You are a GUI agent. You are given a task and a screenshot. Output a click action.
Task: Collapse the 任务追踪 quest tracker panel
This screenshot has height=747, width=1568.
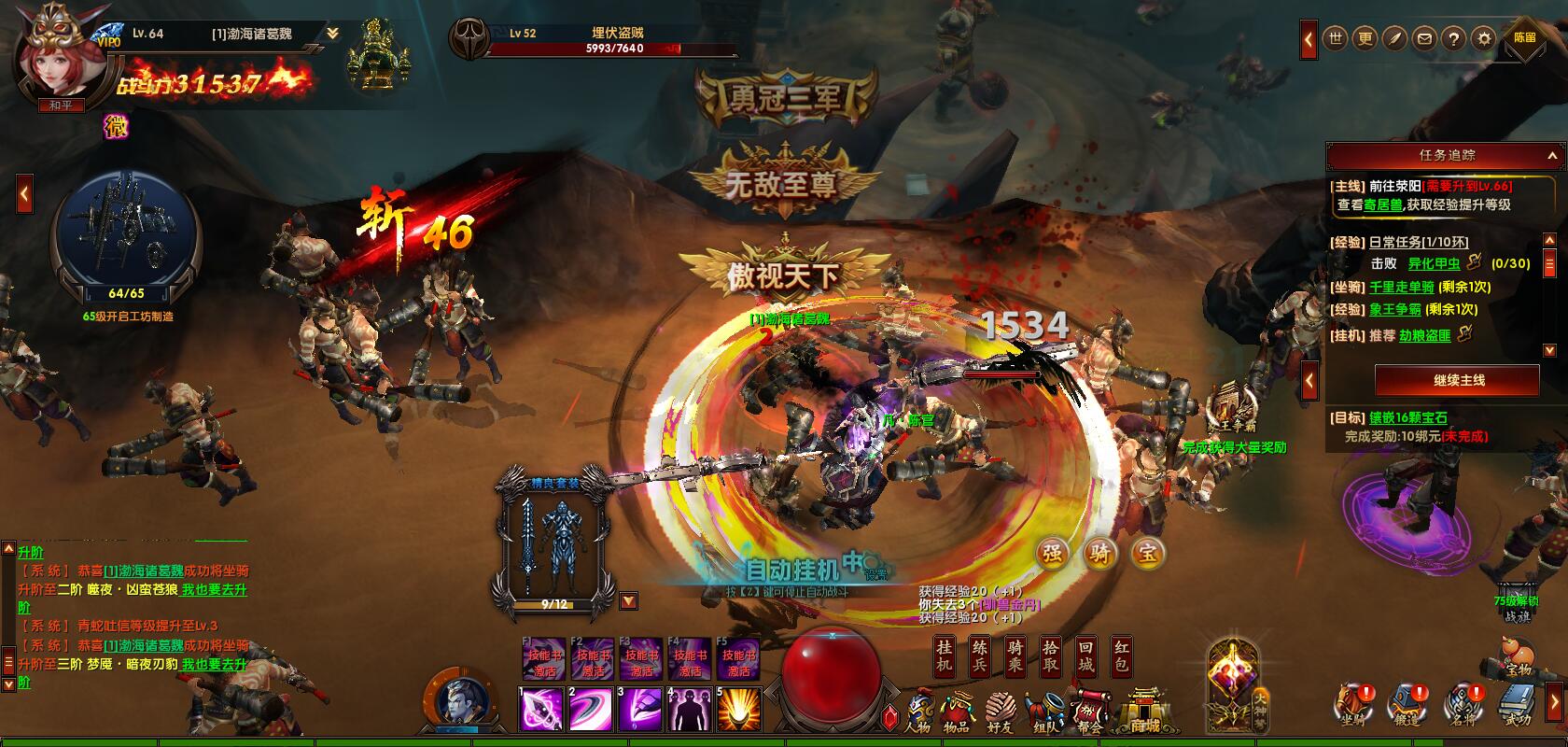[x=1552, y=156]
